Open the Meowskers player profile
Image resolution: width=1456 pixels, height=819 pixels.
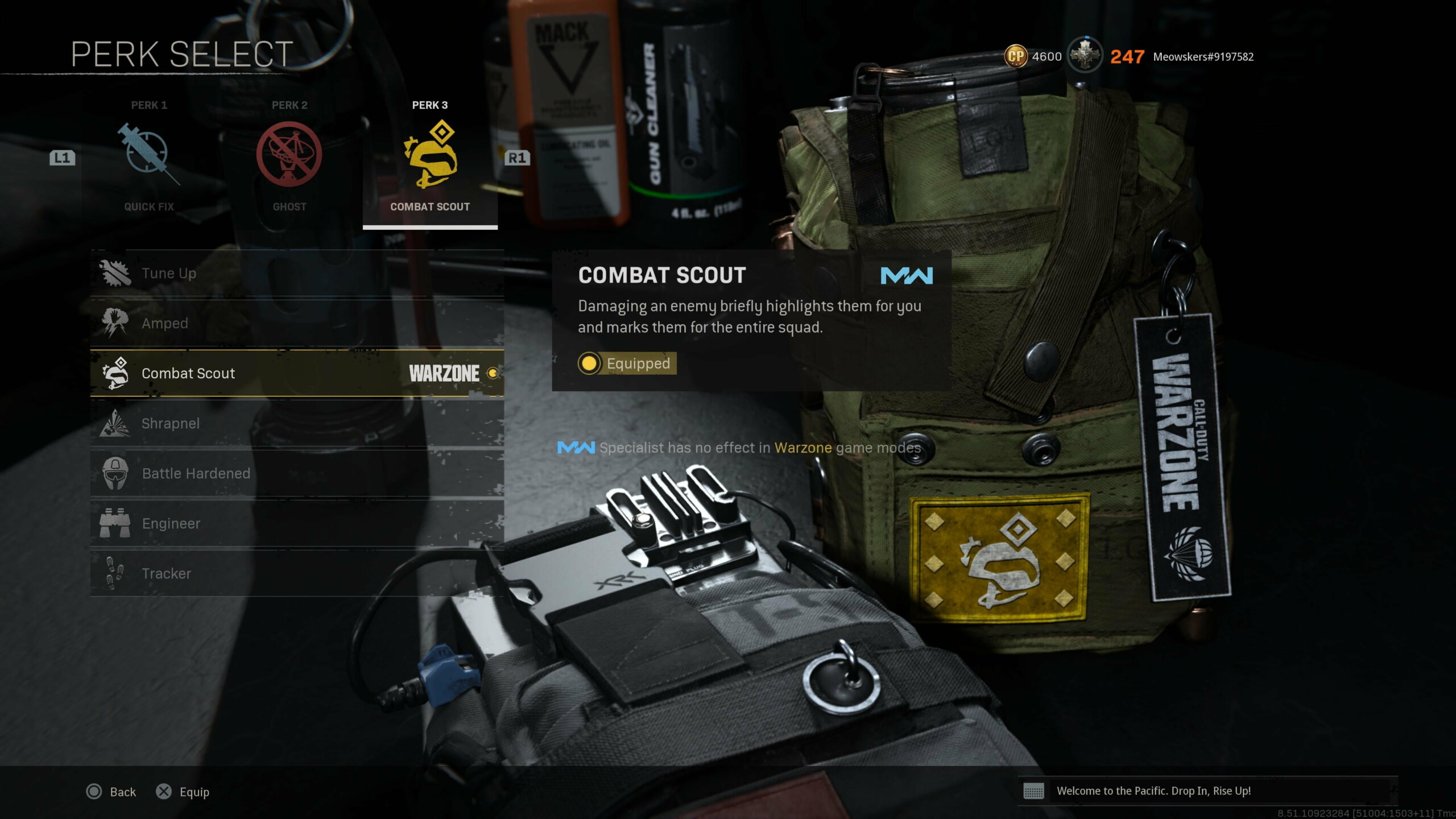[1203, 57]
